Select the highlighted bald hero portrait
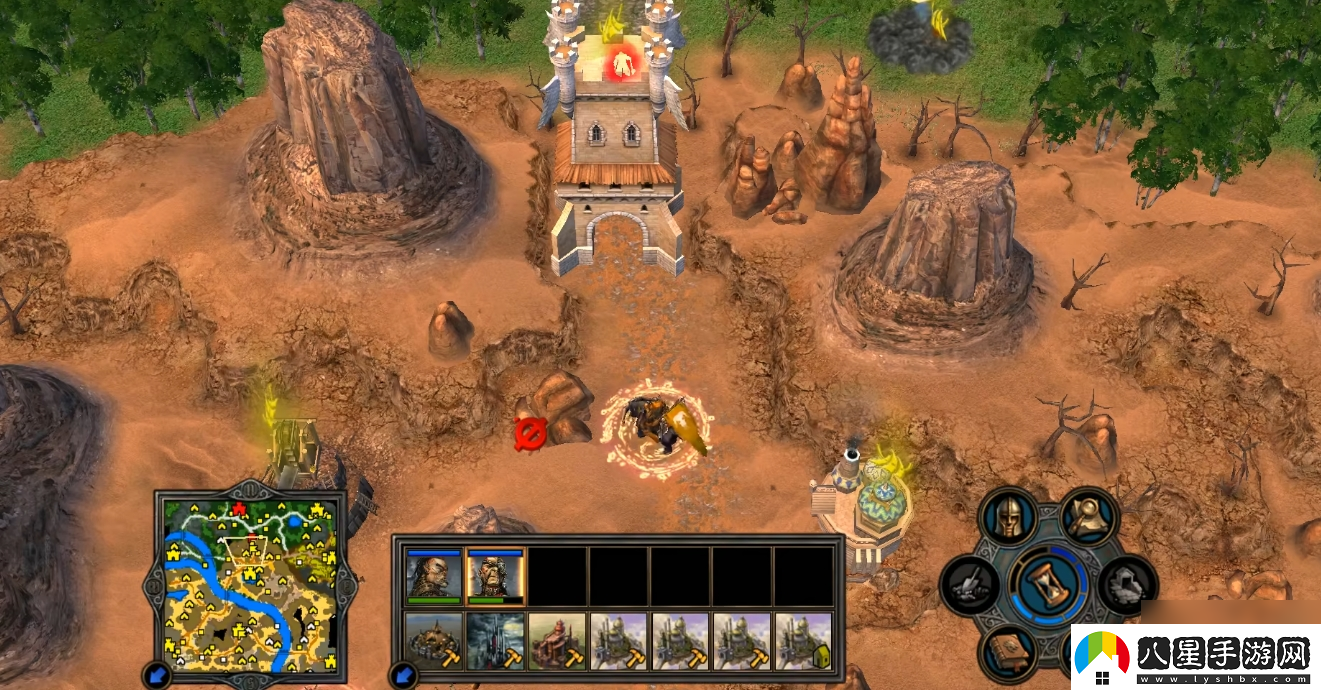The width and height of the screenshot is (1321, 690). (495, 577)
